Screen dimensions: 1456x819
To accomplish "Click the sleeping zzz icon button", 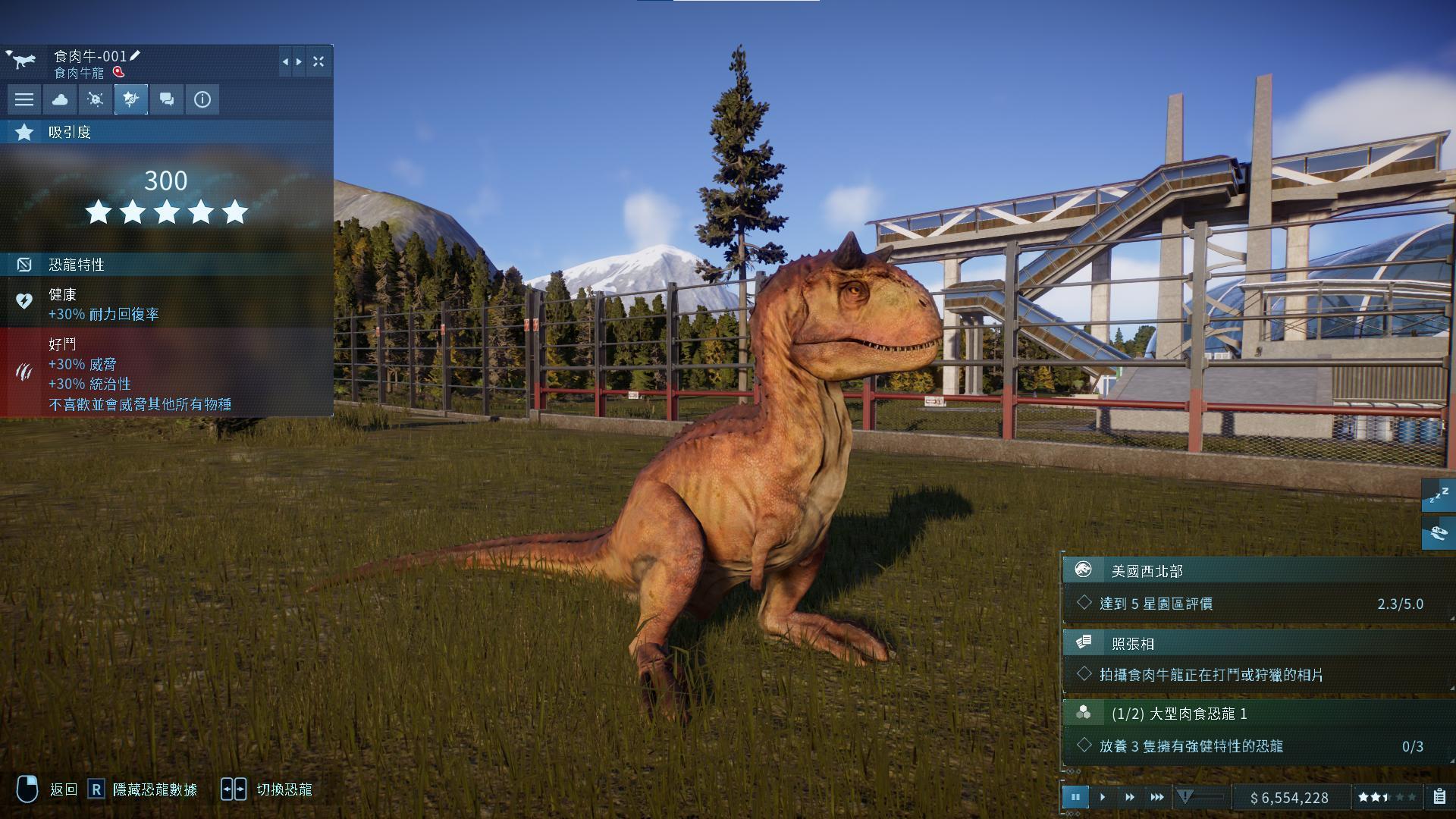I will pos(1439,496).
